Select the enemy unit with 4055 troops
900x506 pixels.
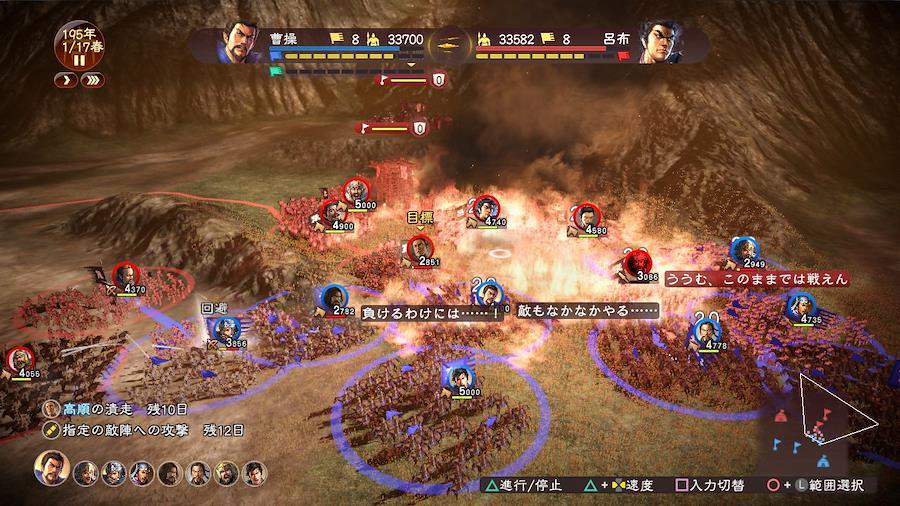[21, 359]
